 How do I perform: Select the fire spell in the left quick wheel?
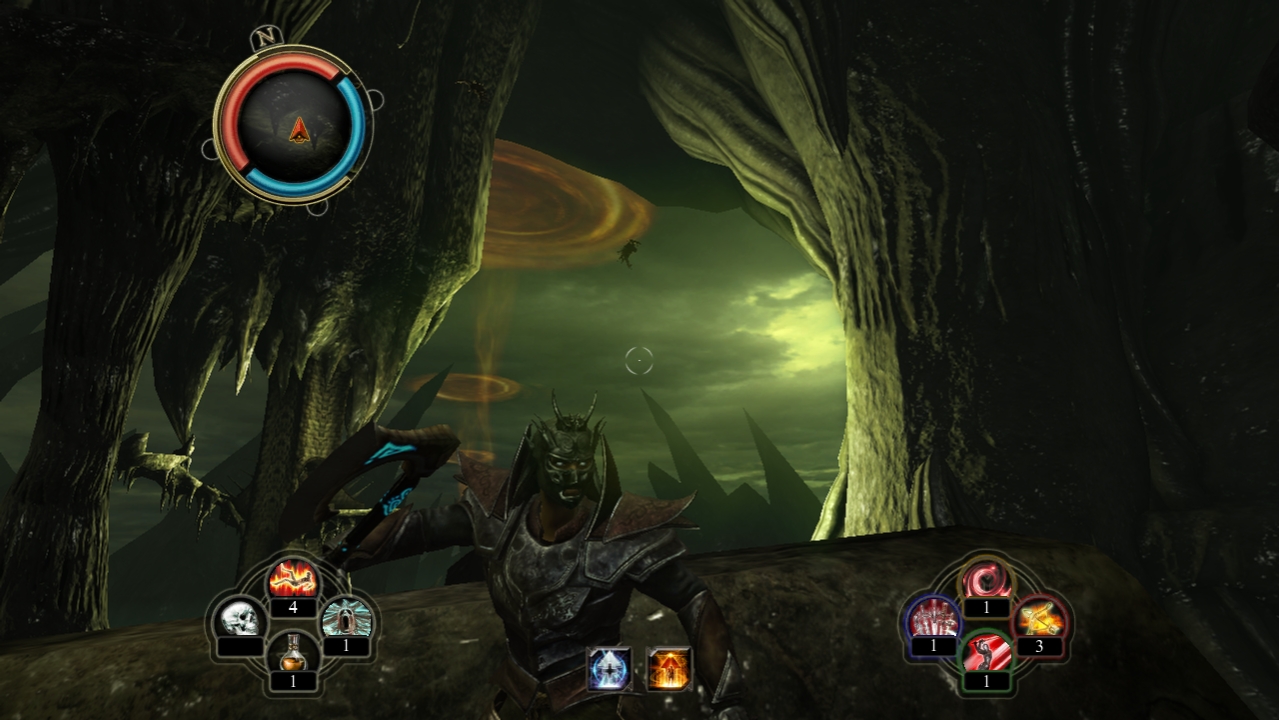click(x=295, y=578)
